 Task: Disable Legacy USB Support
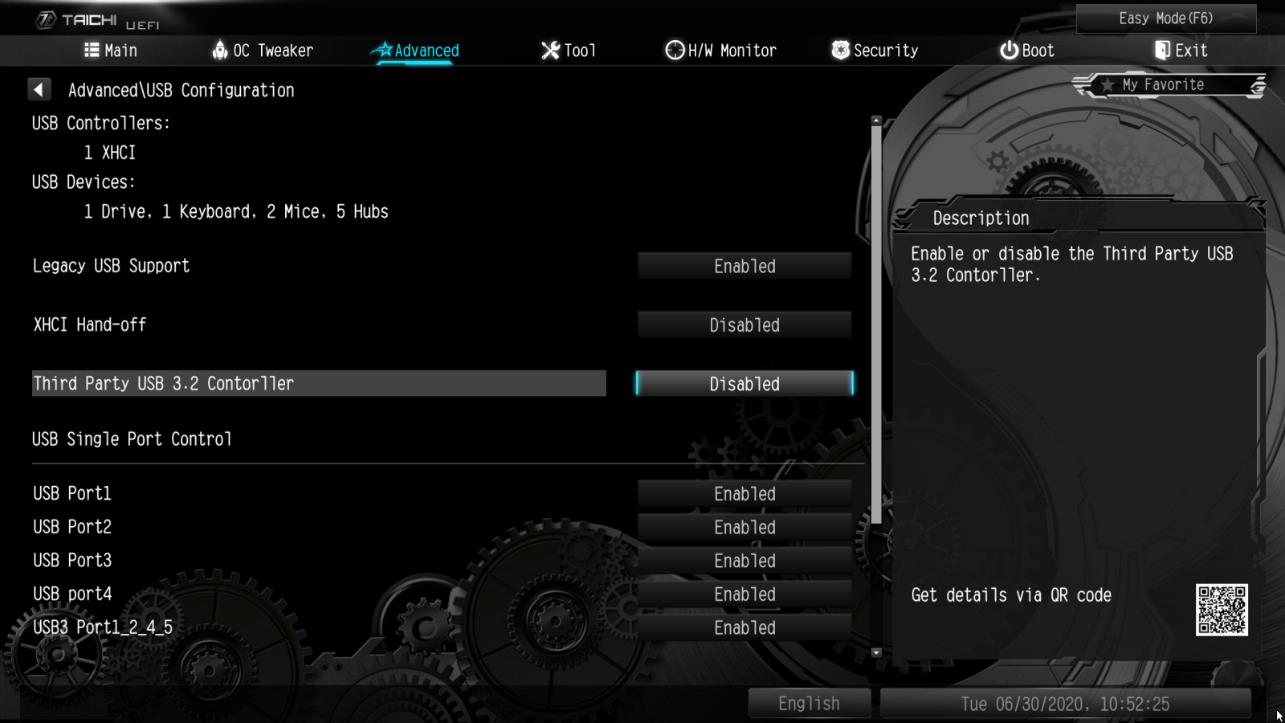tap(744, 265)
